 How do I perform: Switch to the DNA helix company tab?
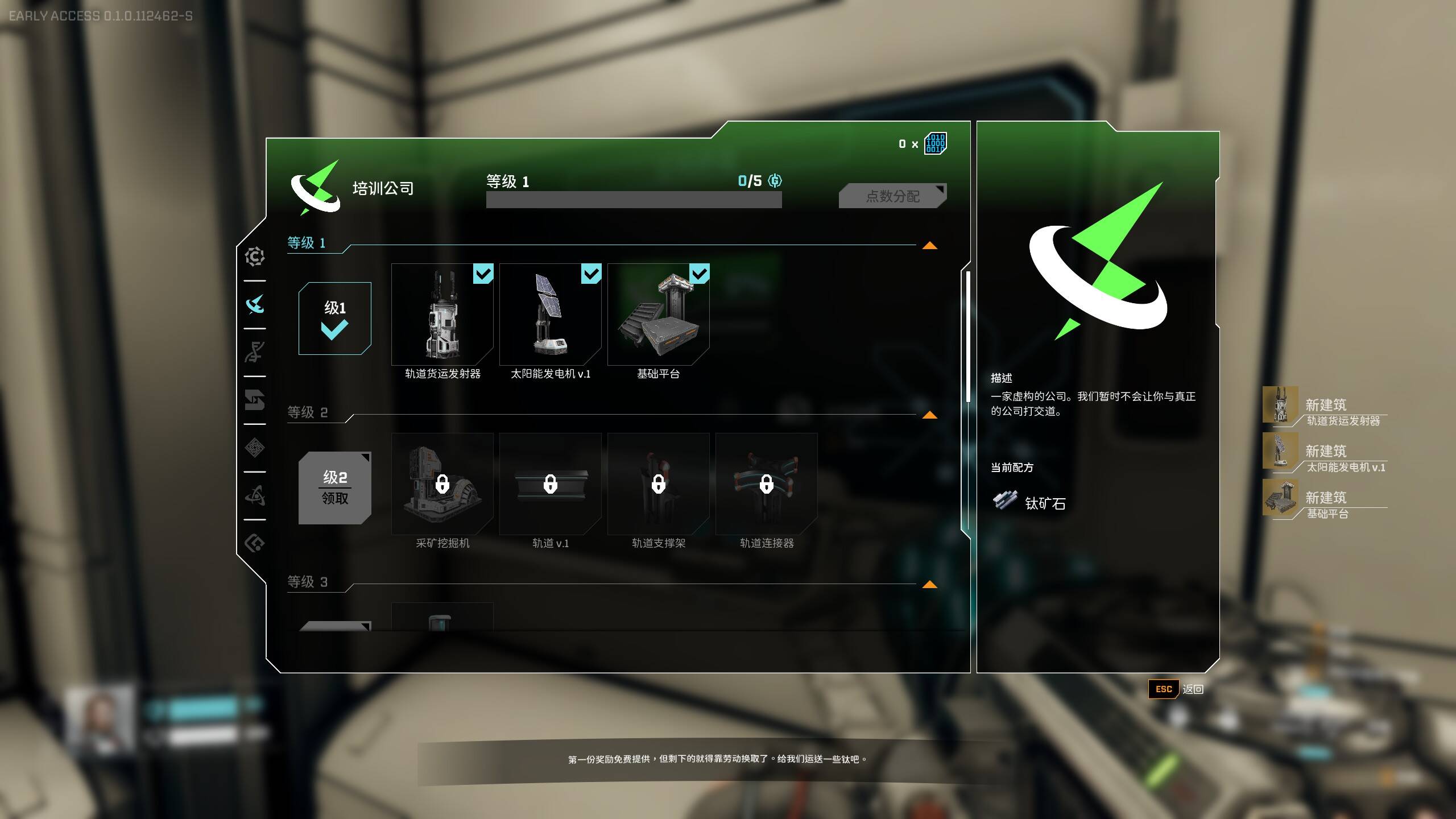255,352
